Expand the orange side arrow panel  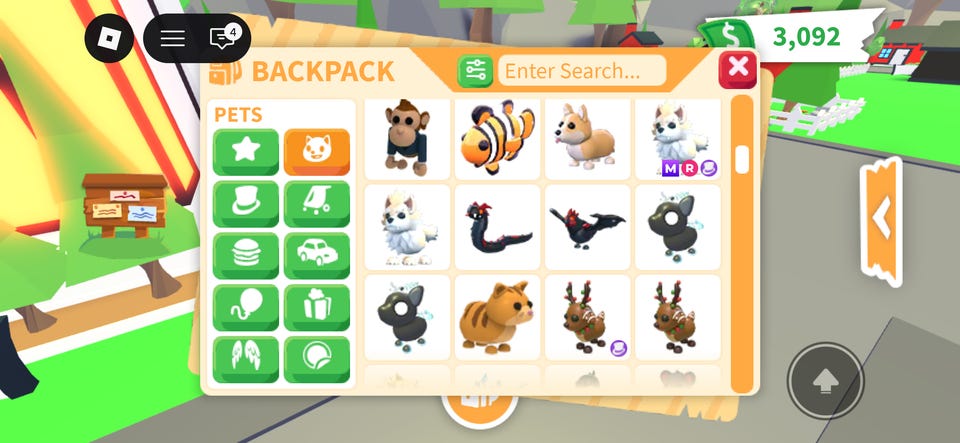[x=881, y=217]
